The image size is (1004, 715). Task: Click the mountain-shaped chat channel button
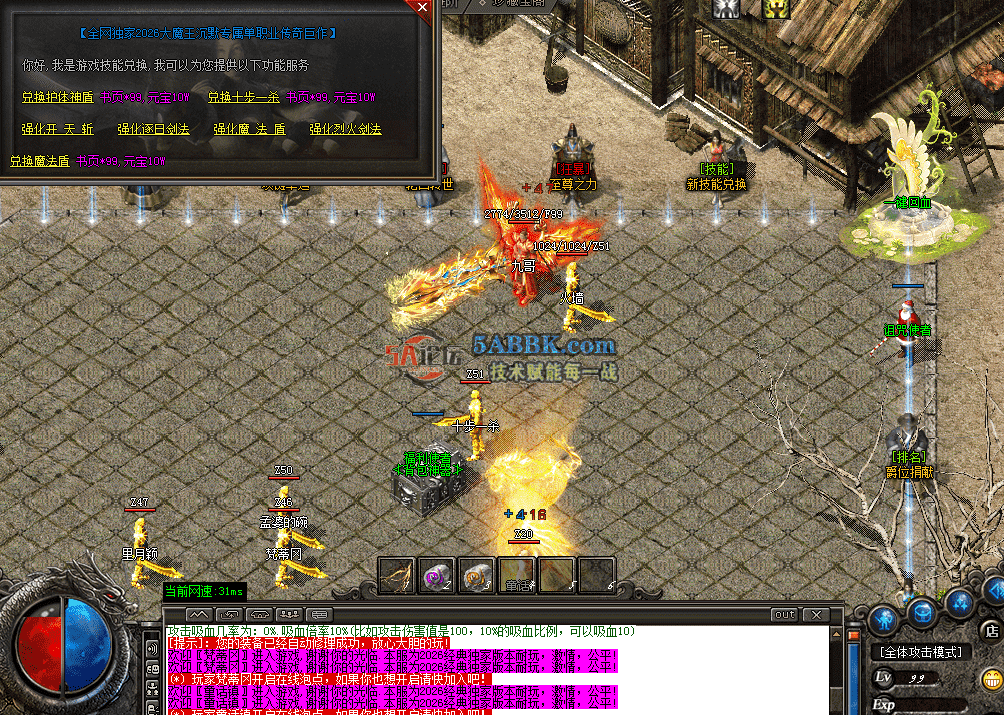click(x=199, y=614)
